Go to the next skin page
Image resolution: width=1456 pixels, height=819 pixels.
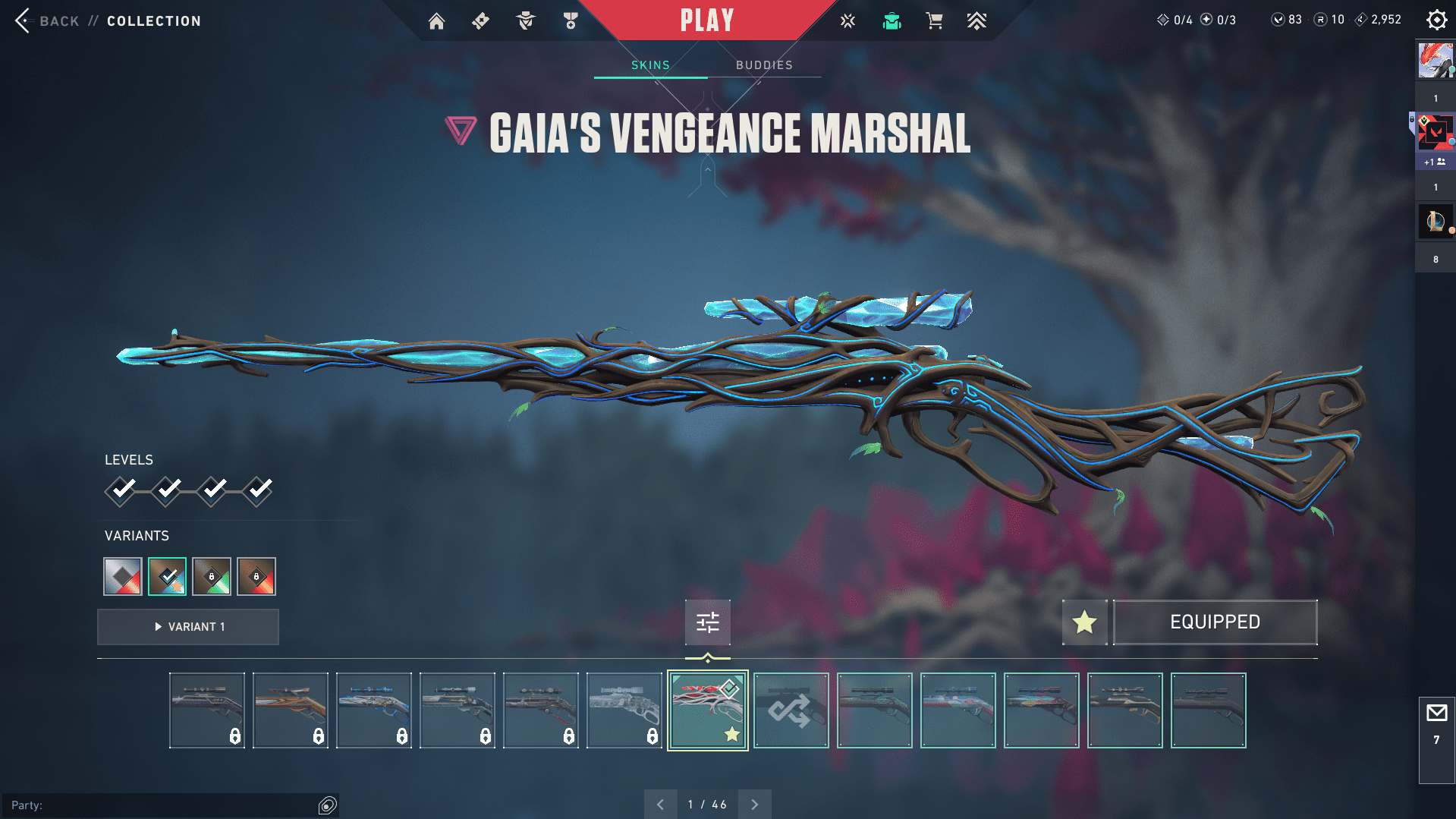point(754,804)
